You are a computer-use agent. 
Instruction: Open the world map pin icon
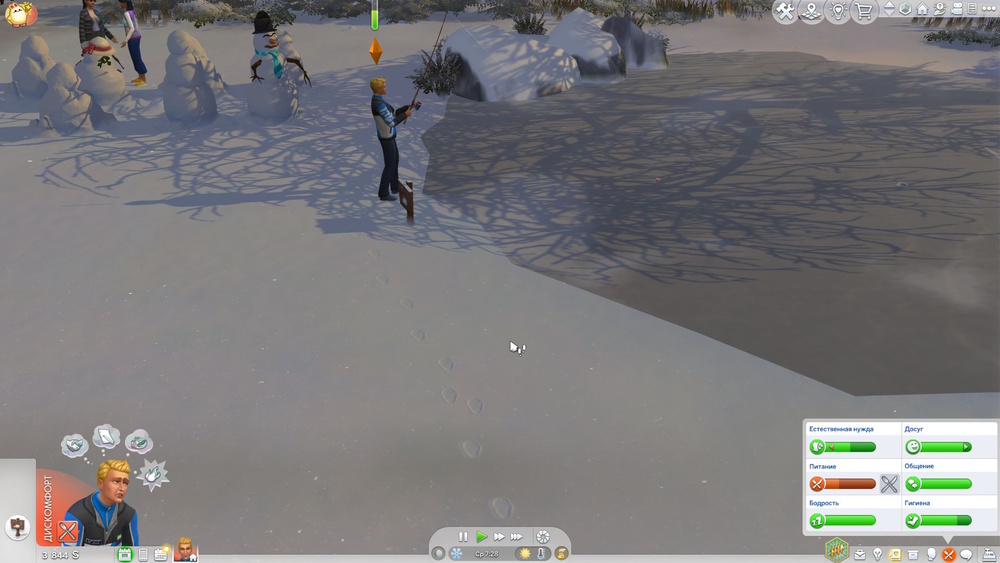(812, 11)
